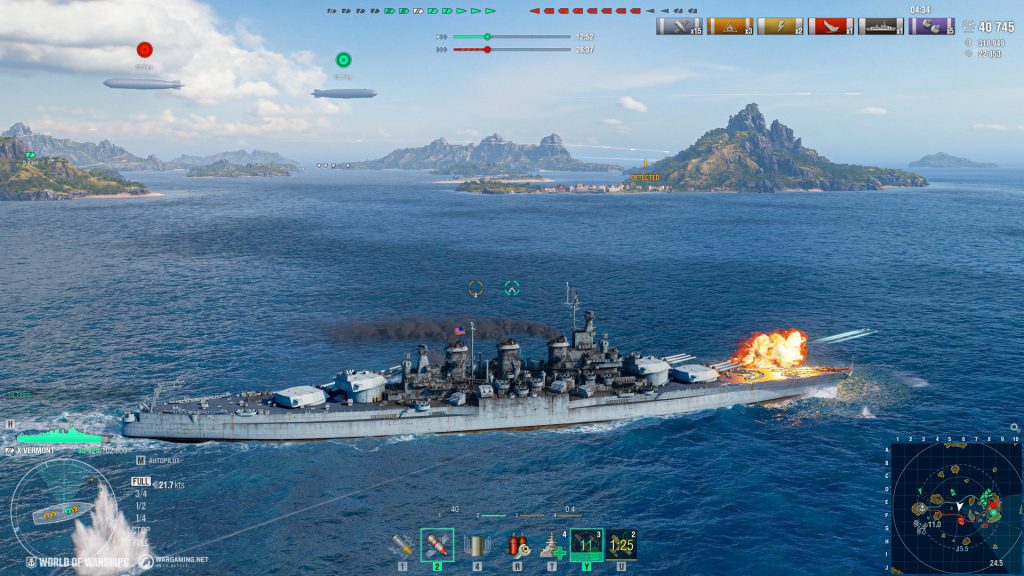This screenshot has width=1024, height=576.
Task: Activate the Damage Control Party consumable
Action: [x=517, y=545]
